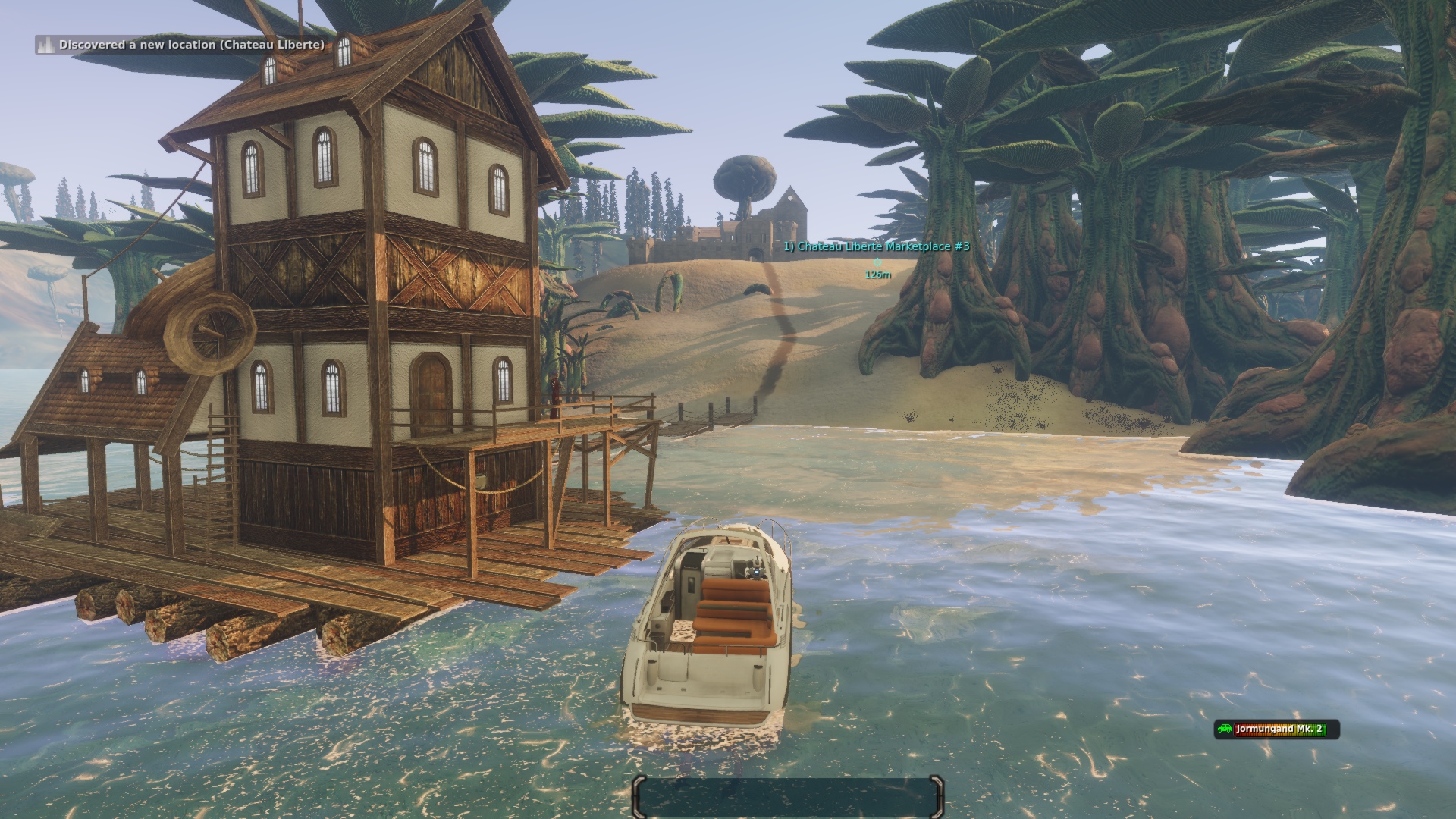This screenshot has height=819, width=1456.
Task: Click the Chateau Liberte discovery notification
Action: [182, 45]
